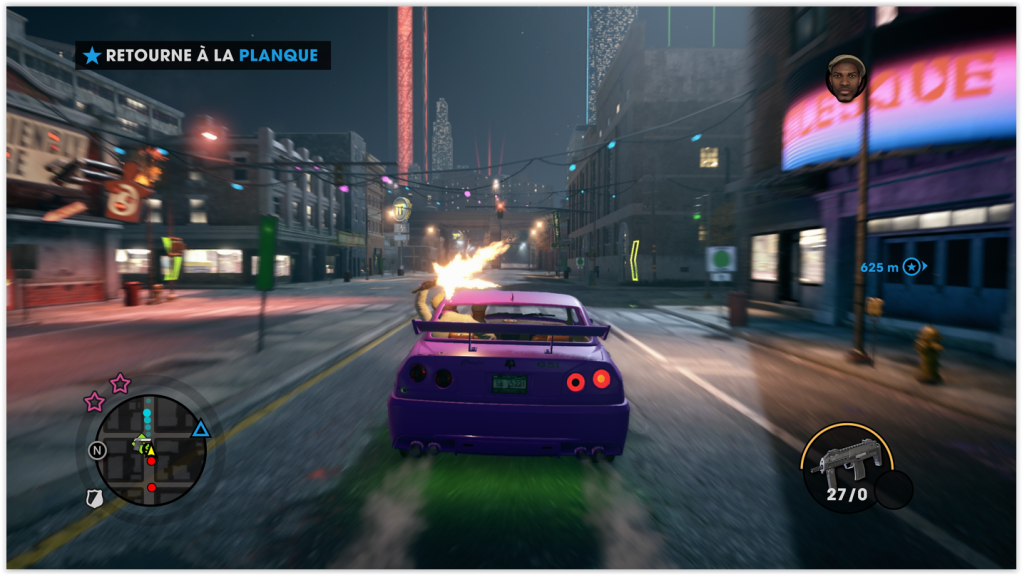The height and width of the screenshot is (575, 1022).
Task: Click the blue triangle marker on minimap
Action: pos(201,430)
